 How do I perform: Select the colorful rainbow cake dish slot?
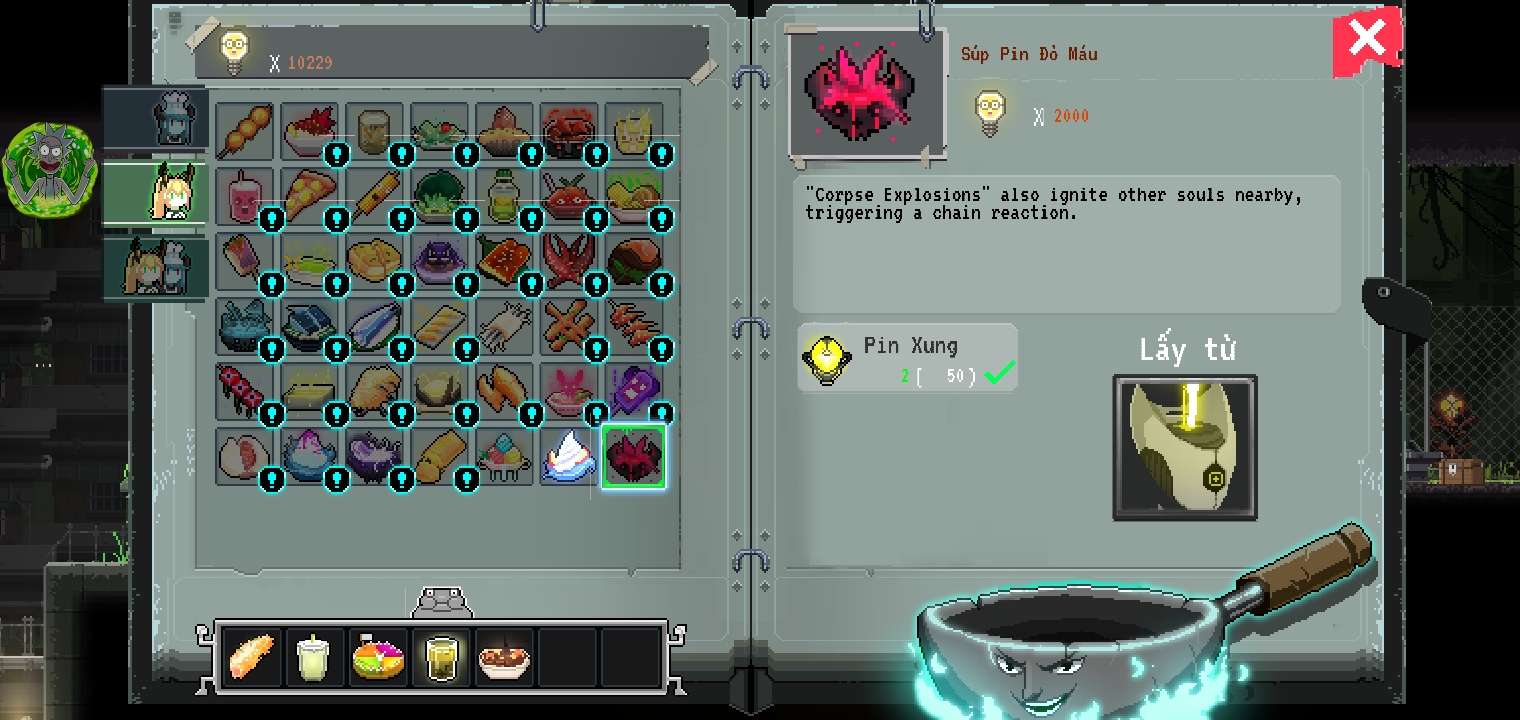click(x=378, y=657)
